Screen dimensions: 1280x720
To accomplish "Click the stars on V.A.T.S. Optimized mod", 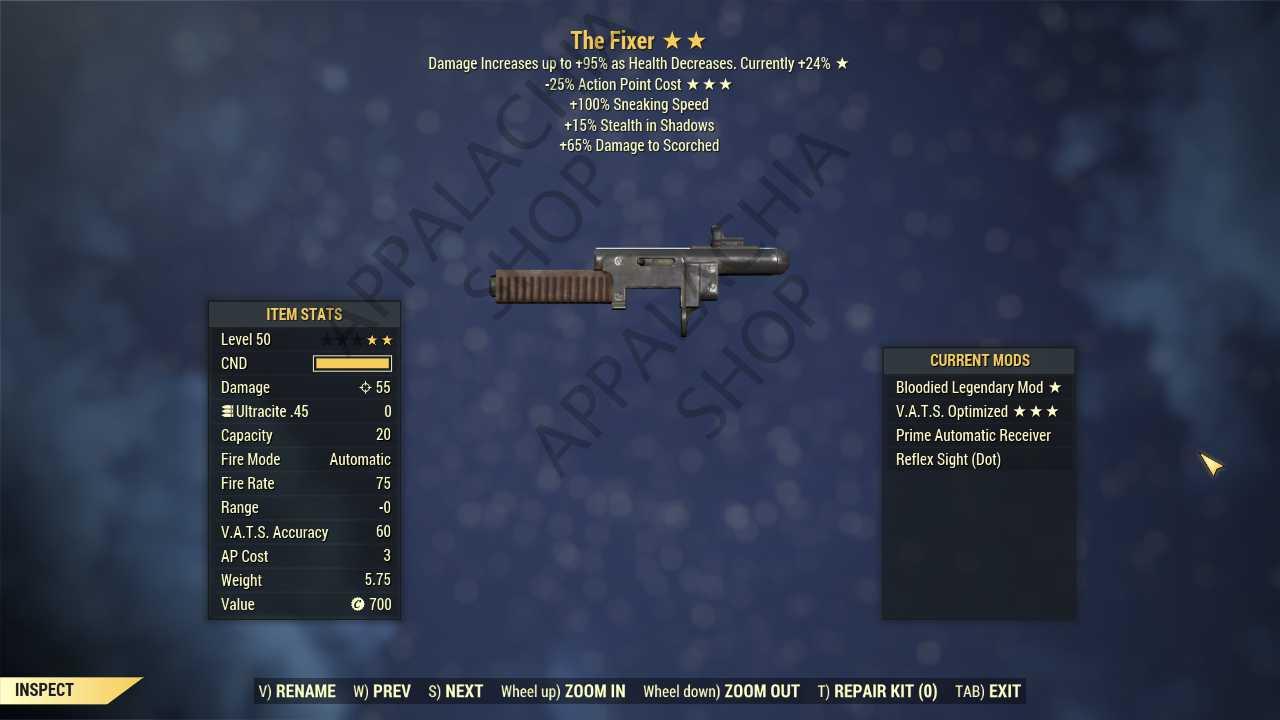I will point(1038,411).
